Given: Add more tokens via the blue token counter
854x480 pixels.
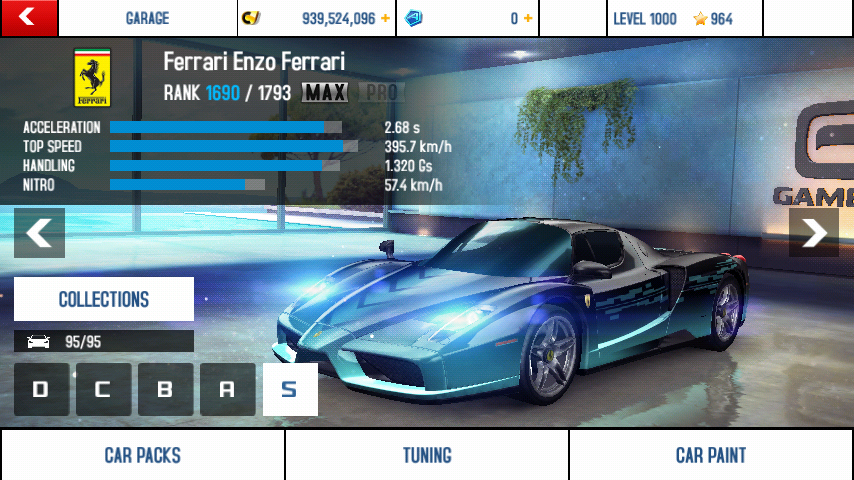Looking at the screenshot, I should coord(527,18).
